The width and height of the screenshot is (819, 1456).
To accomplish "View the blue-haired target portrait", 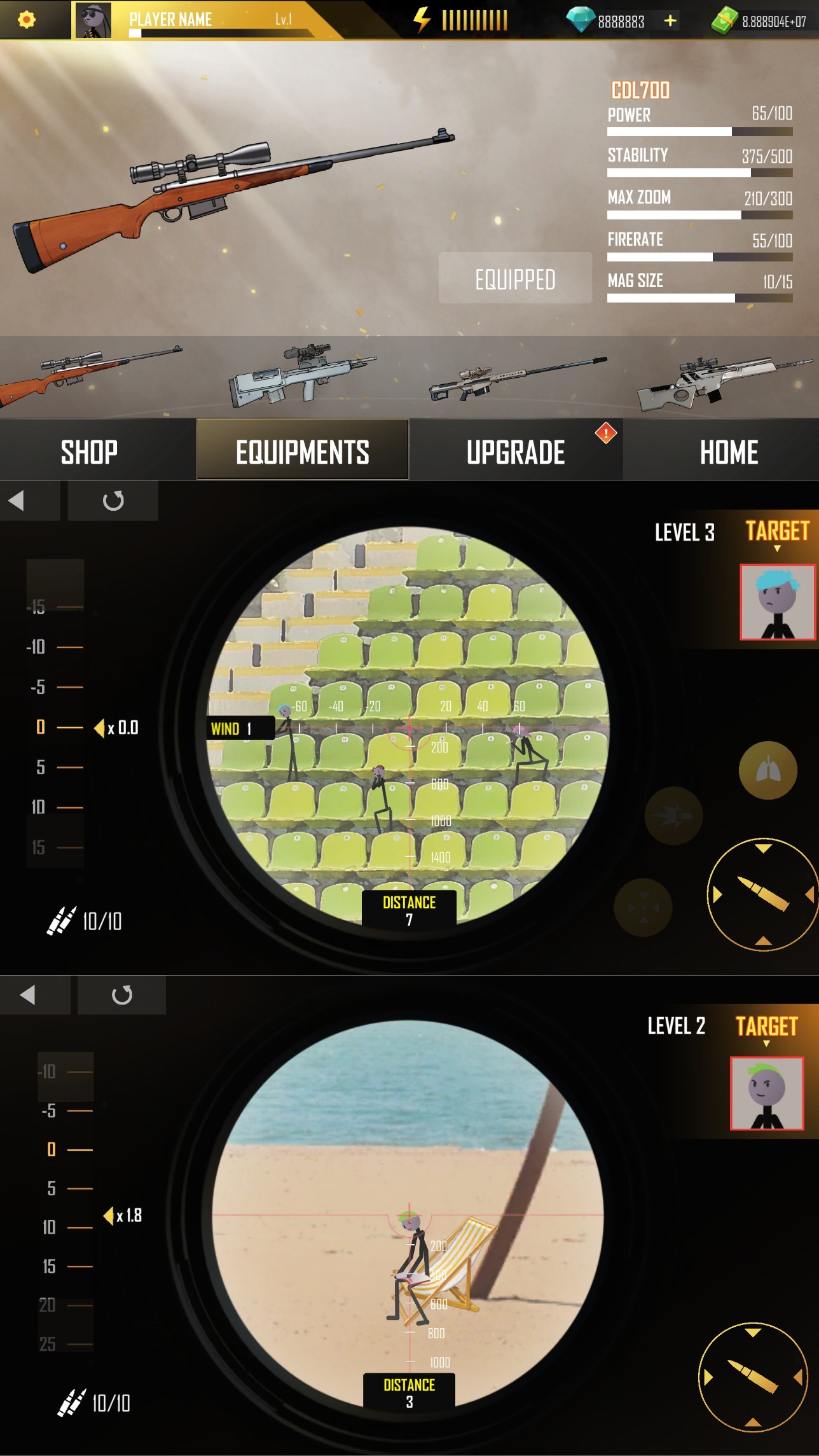I will [777, 602].
